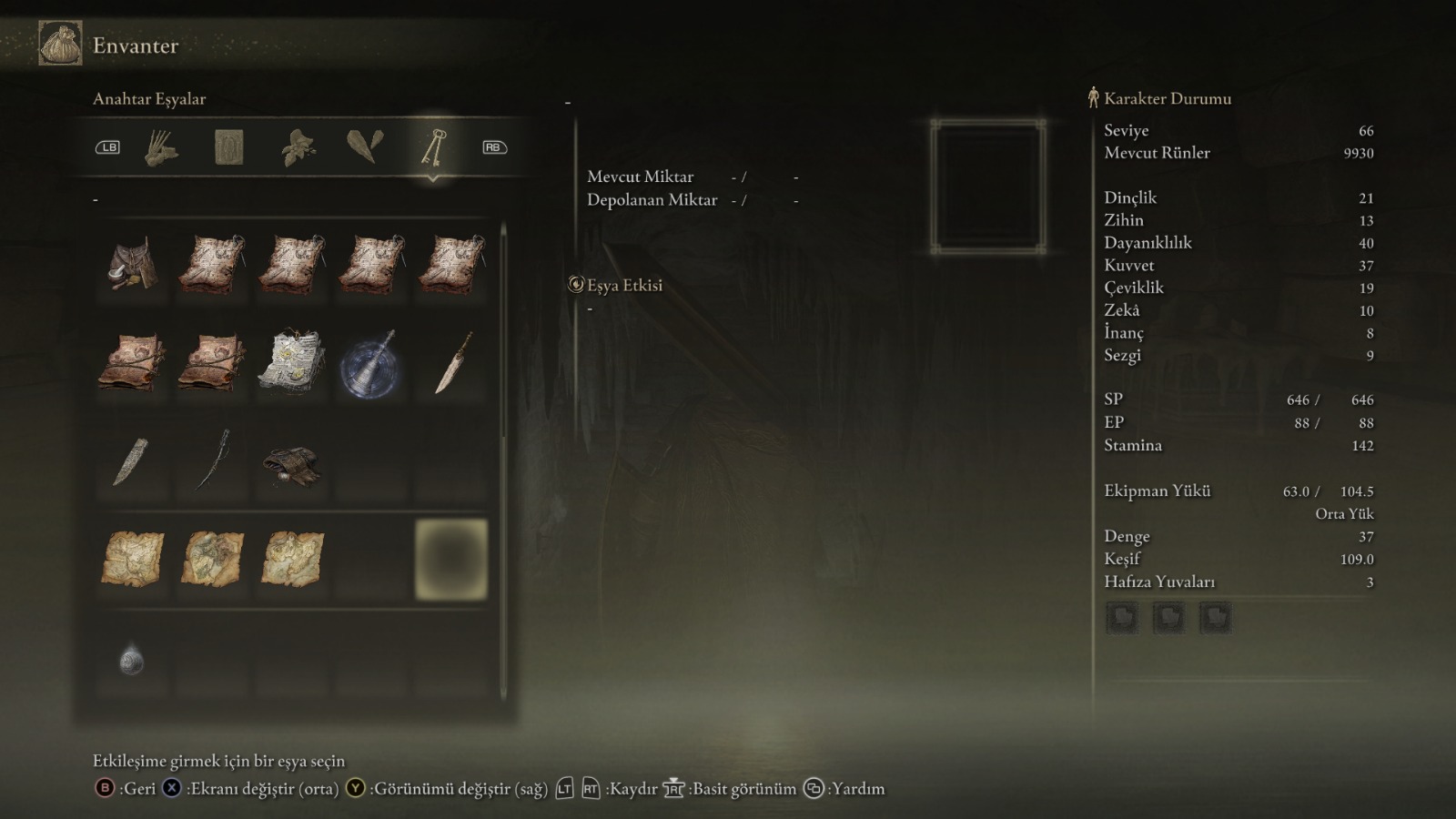Select the glowing blue Spirit Calling Bell
The width and height of the screenshot is (1456, 819).
(371, 364)
